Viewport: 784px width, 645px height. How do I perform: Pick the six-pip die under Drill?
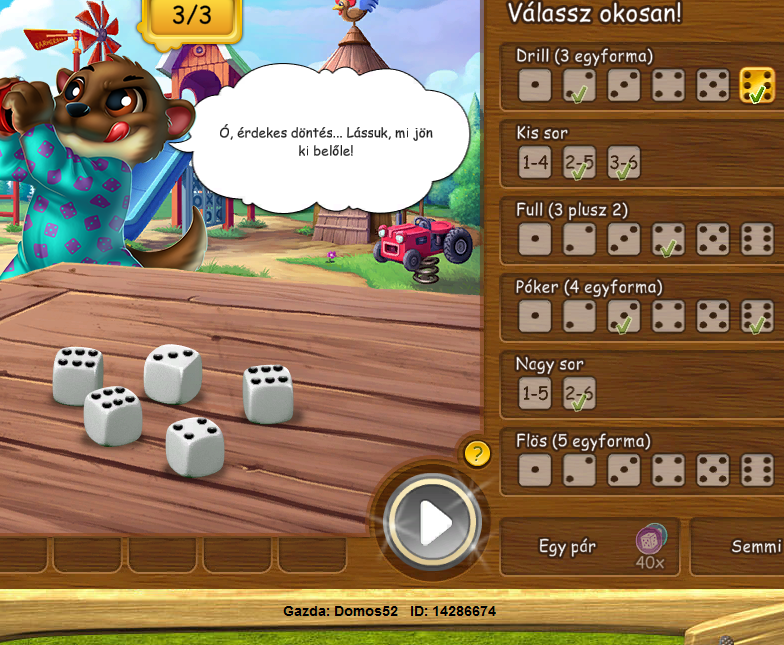(x=757, y=85)
